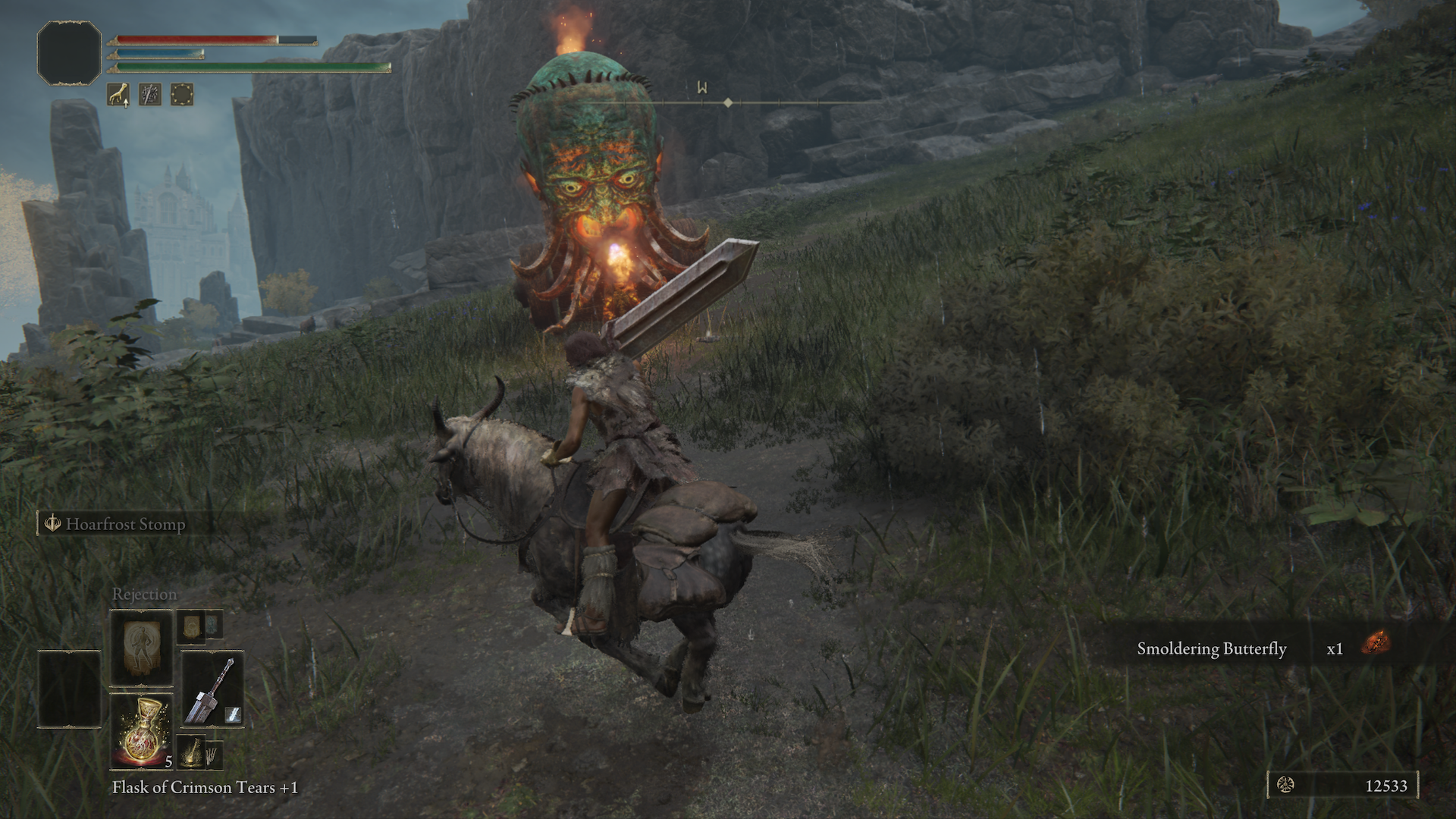This screenshot has width=1456, height=819.
Task: Choose the next queued incantation scroll icon
Action: click(x=191, y=626)
